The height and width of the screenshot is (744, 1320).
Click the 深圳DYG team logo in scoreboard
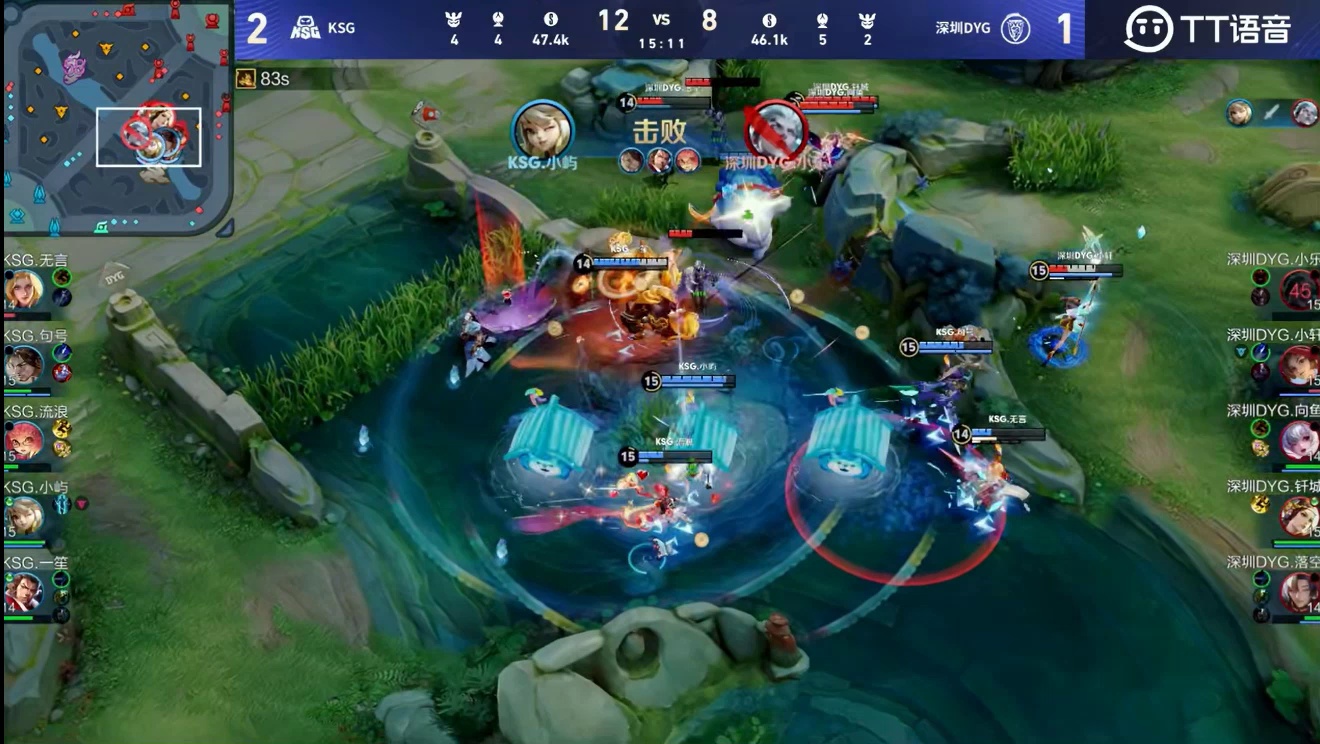1016,28
